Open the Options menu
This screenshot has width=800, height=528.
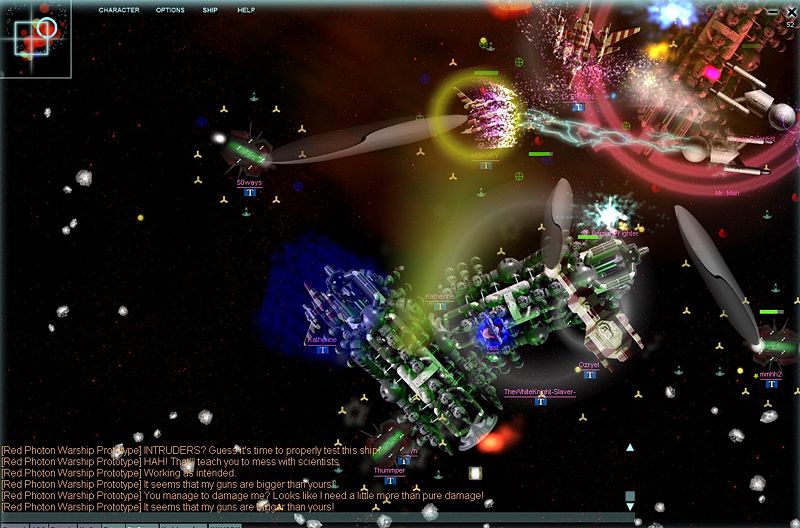point(170,10)
